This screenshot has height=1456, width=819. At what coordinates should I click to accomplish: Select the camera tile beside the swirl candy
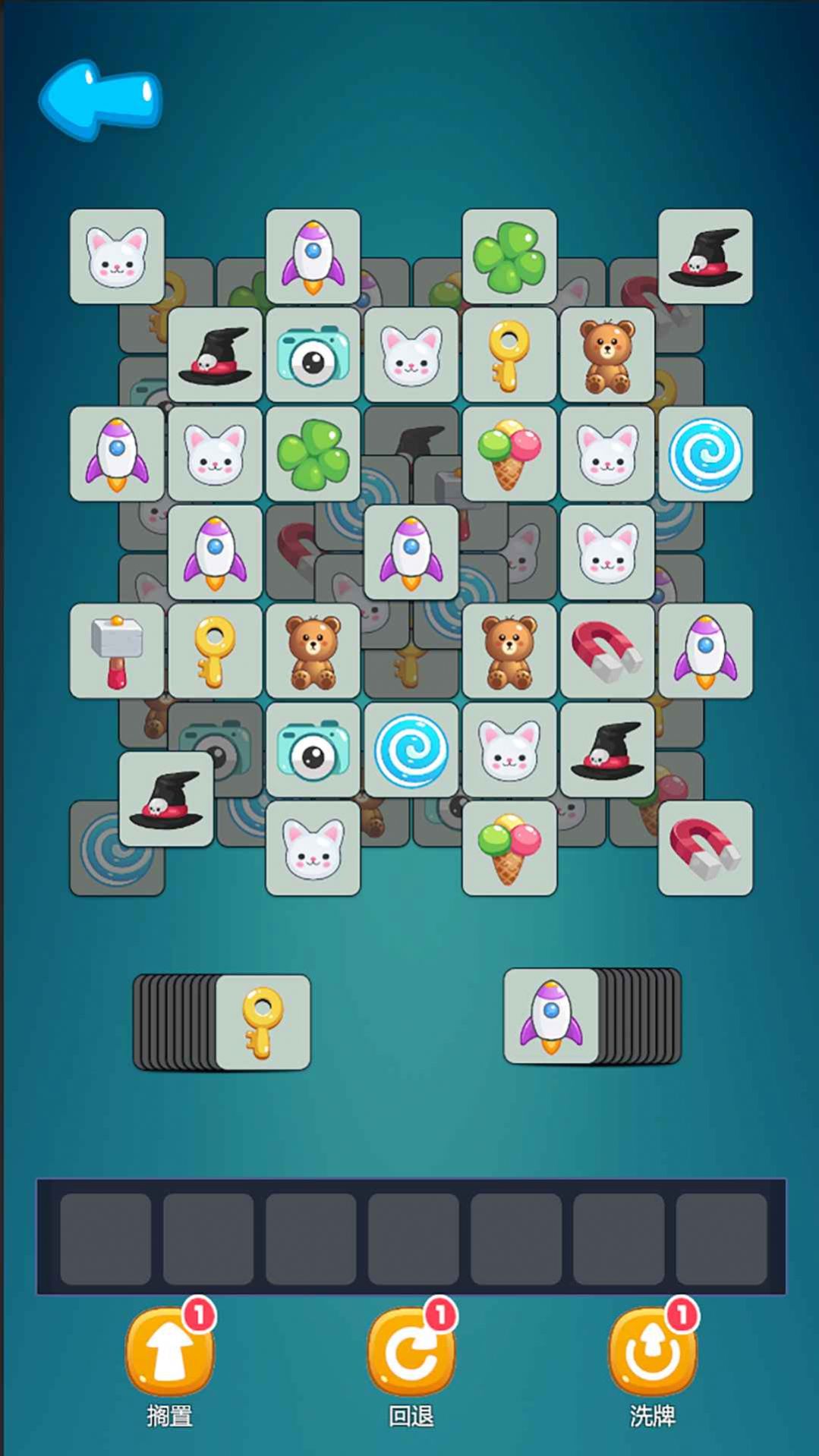coord(313,750)
